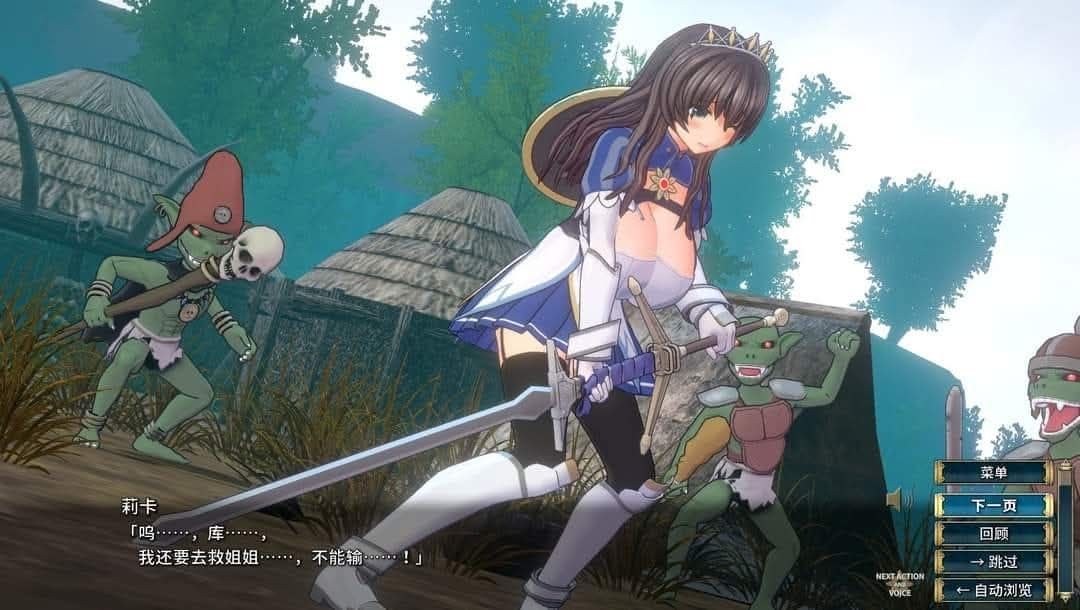Click the speaker voice icon
This screenshot has height=610, width=1080.
(898, 498)
